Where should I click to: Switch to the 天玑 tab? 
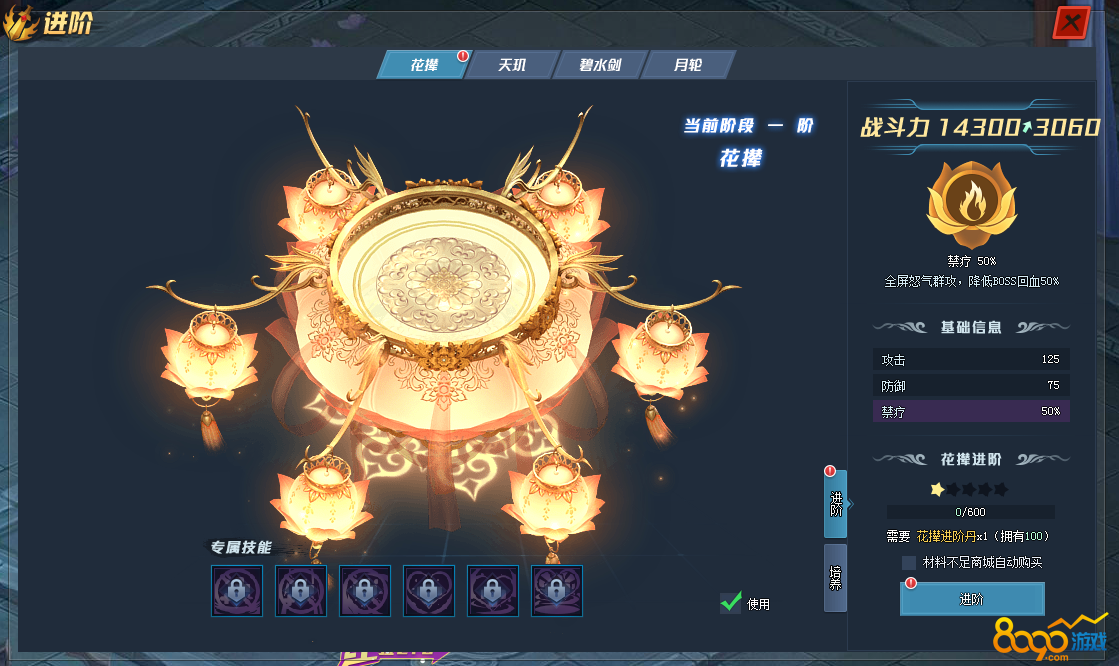coord(512,65)
